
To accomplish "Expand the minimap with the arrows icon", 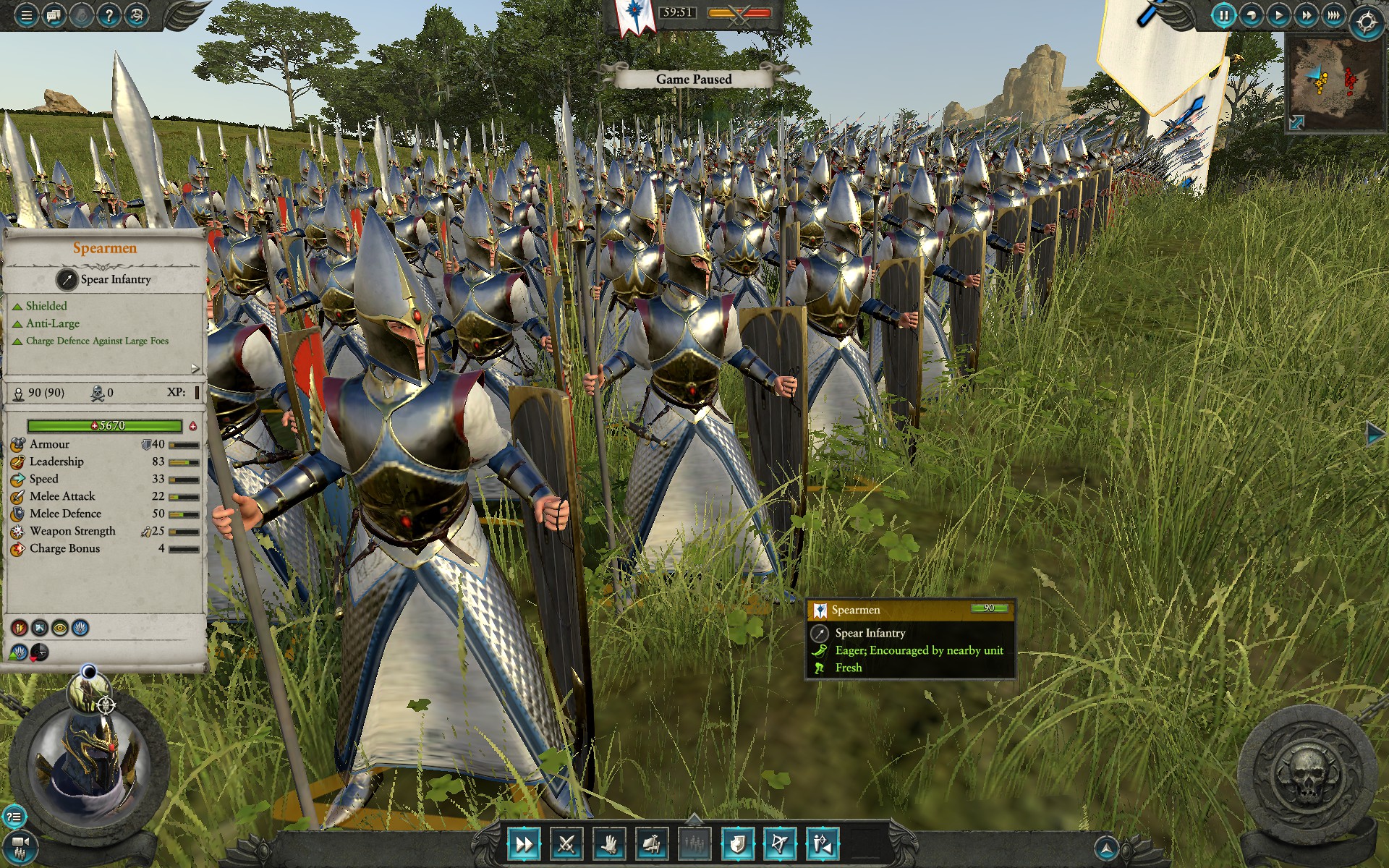I will 1296,123.
